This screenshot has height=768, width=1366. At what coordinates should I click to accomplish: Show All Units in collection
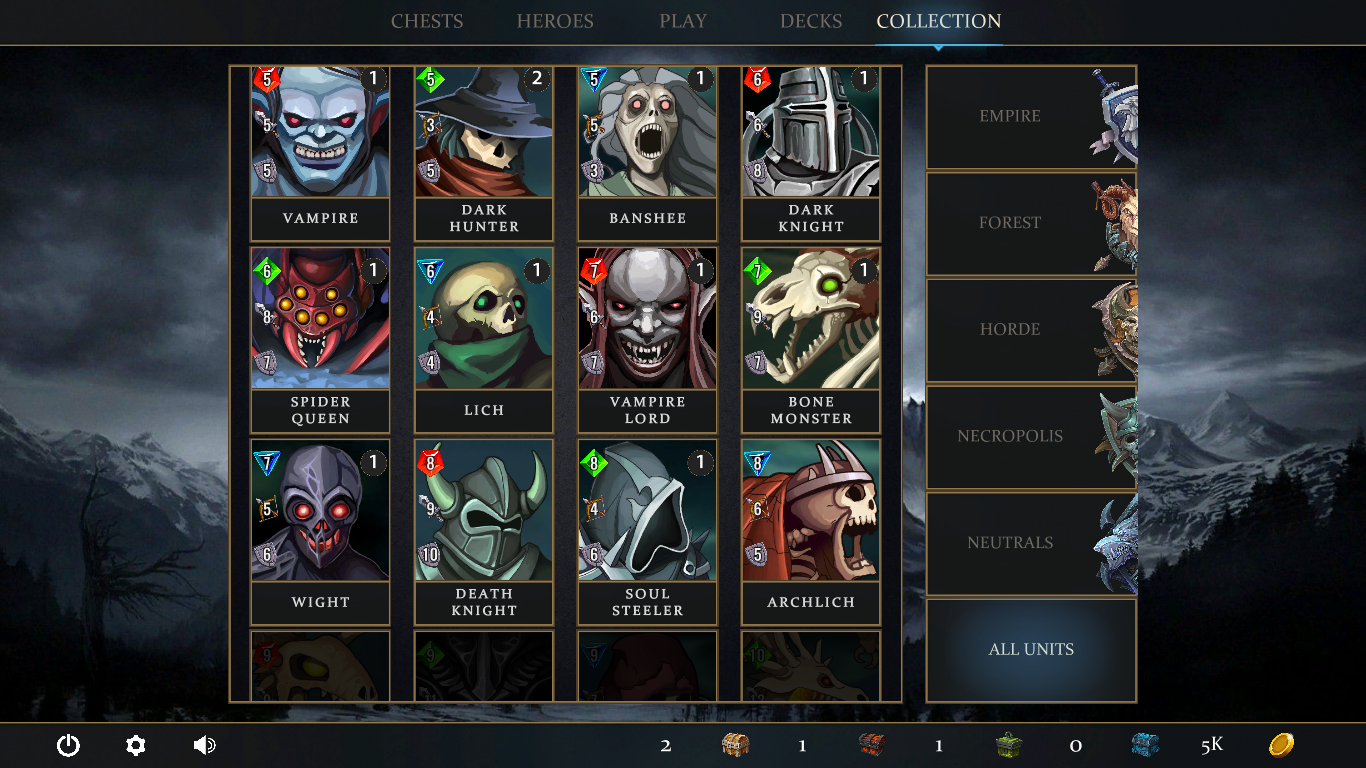coord(1031,650)
